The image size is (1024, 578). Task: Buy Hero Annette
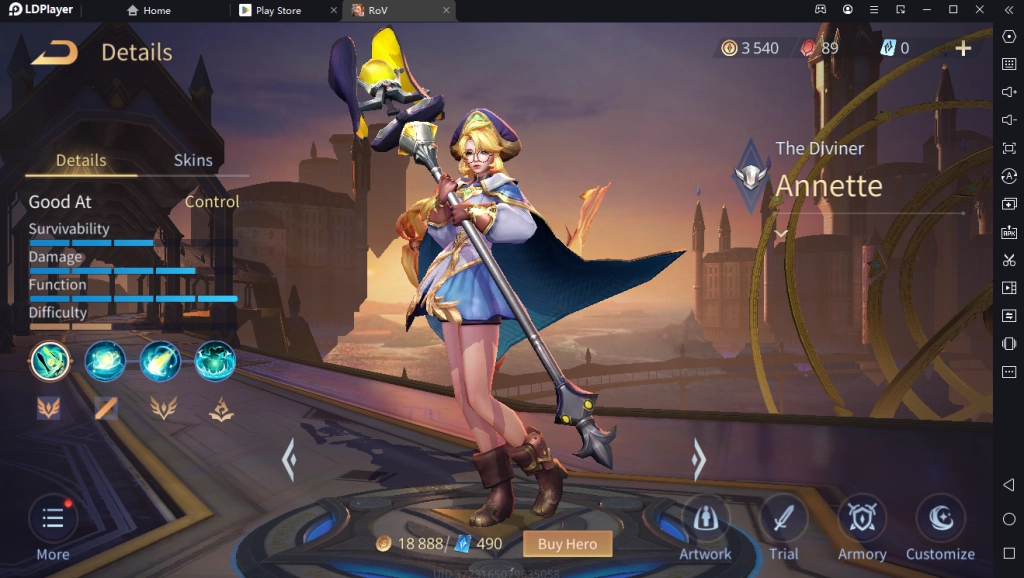[567, 544]
